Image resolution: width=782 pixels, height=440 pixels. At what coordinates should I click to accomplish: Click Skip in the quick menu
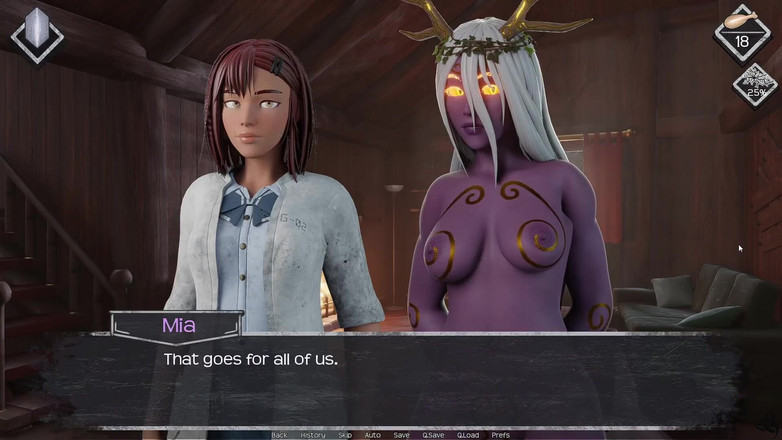click(345, 435)
